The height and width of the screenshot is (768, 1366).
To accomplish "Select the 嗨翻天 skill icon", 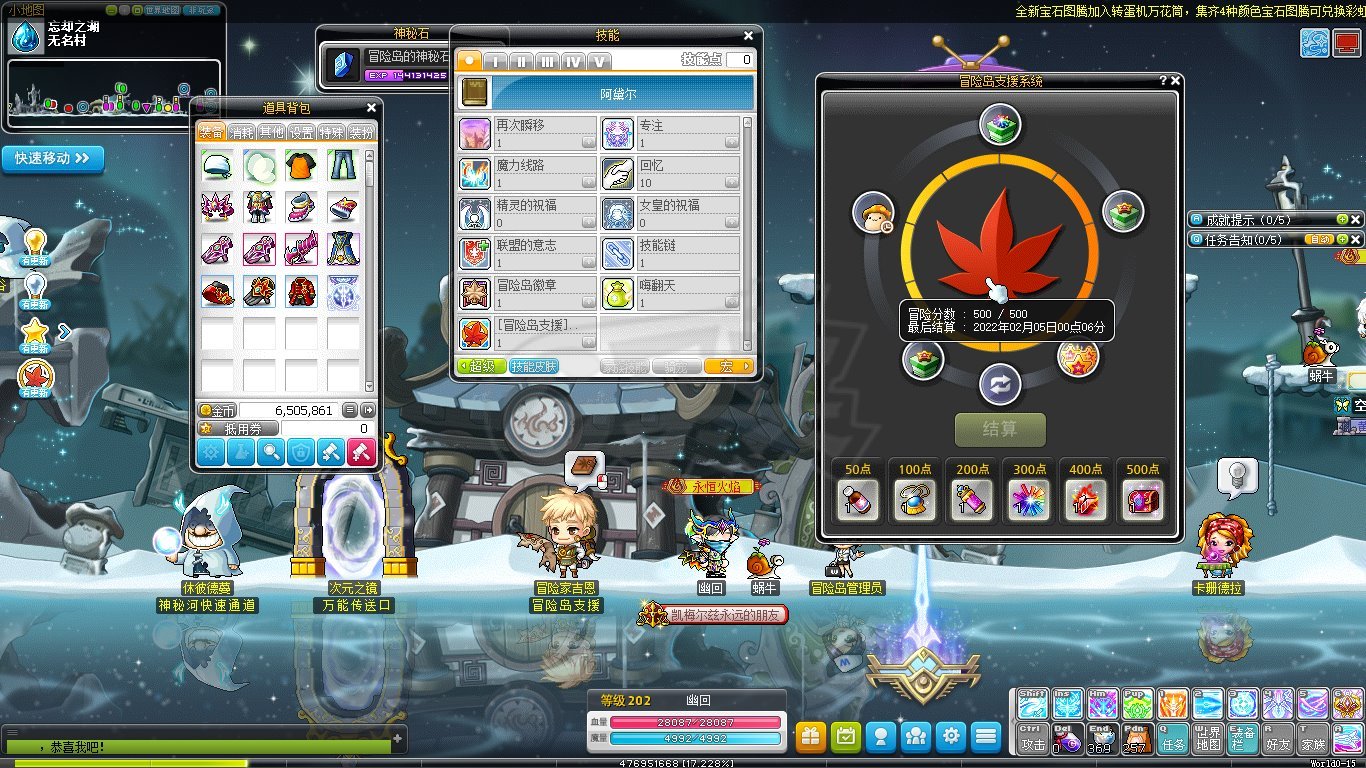I will (617, 293).
